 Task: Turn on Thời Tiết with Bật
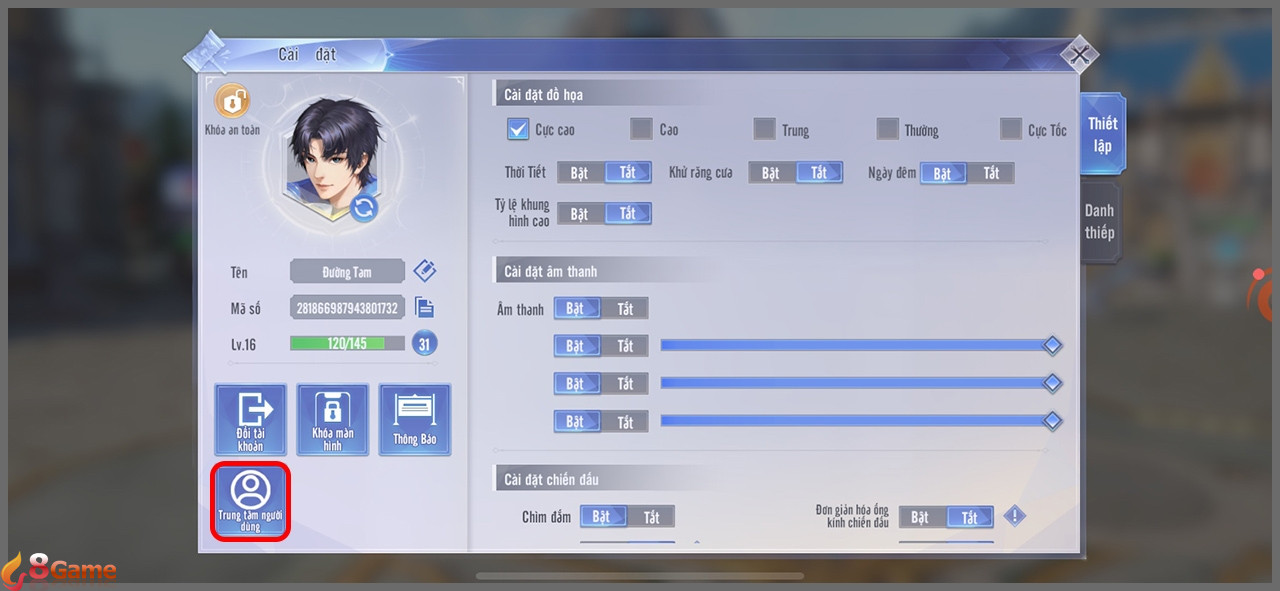coord(580,173)
